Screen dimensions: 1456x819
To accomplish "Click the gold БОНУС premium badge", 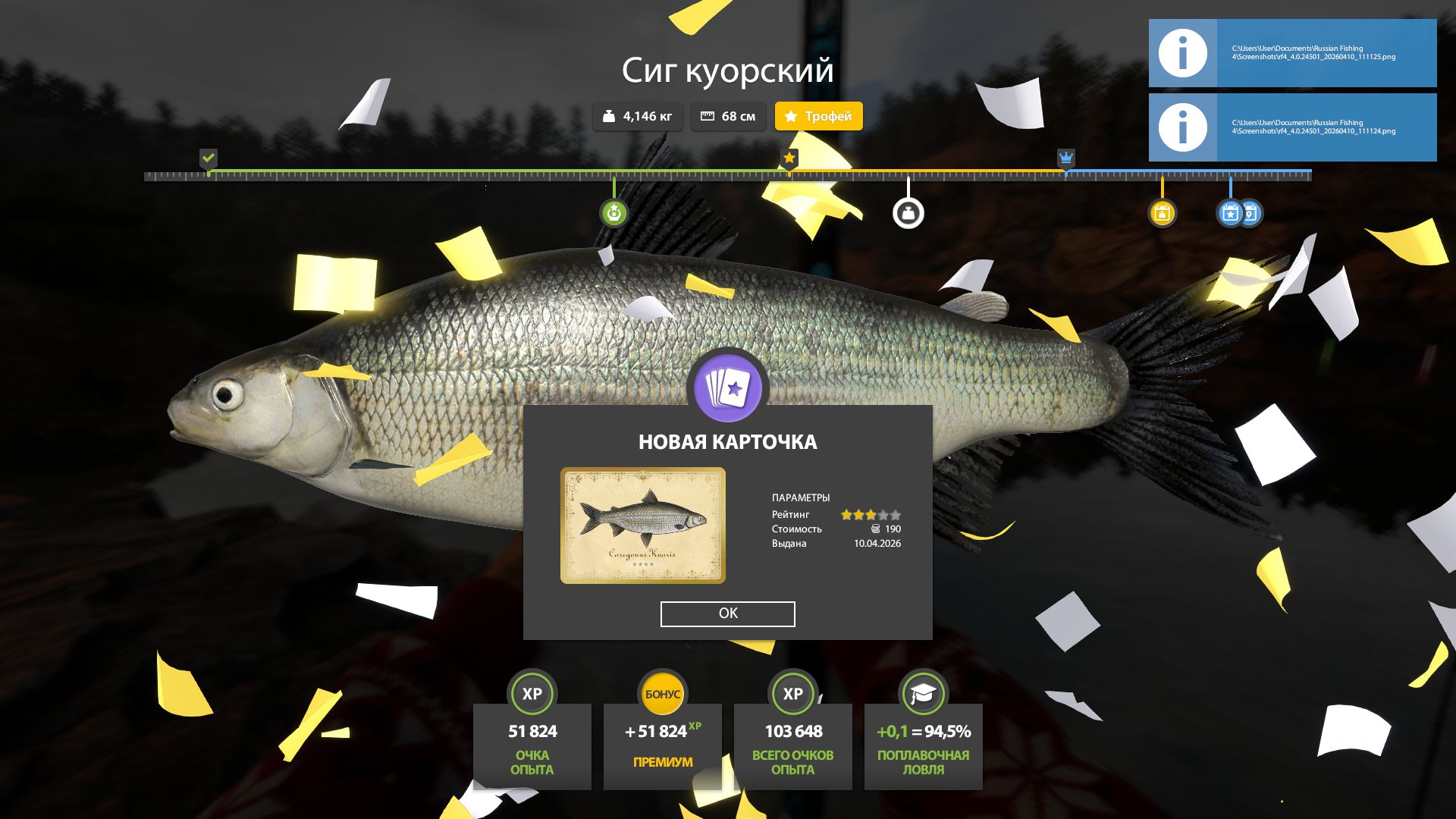I will [662, 694].
